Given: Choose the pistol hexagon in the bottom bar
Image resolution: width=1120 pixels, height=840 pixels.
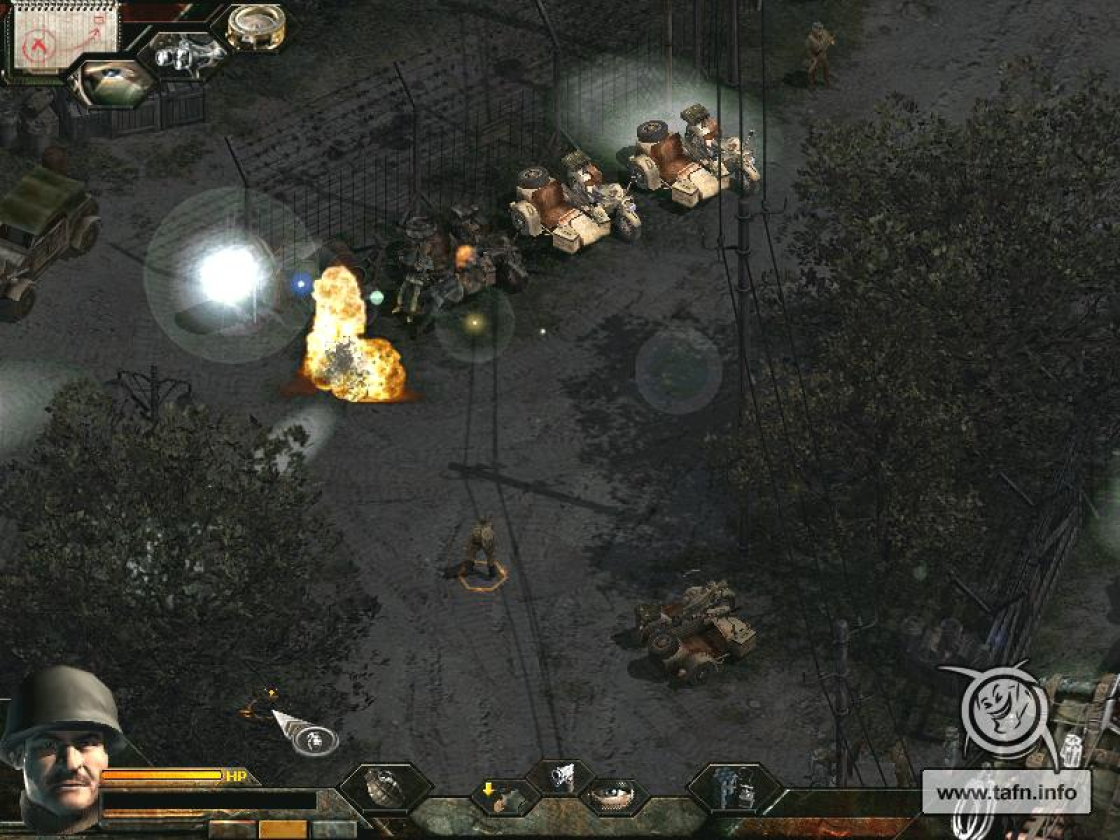Looking at the screenshot, I should [561, 778].
